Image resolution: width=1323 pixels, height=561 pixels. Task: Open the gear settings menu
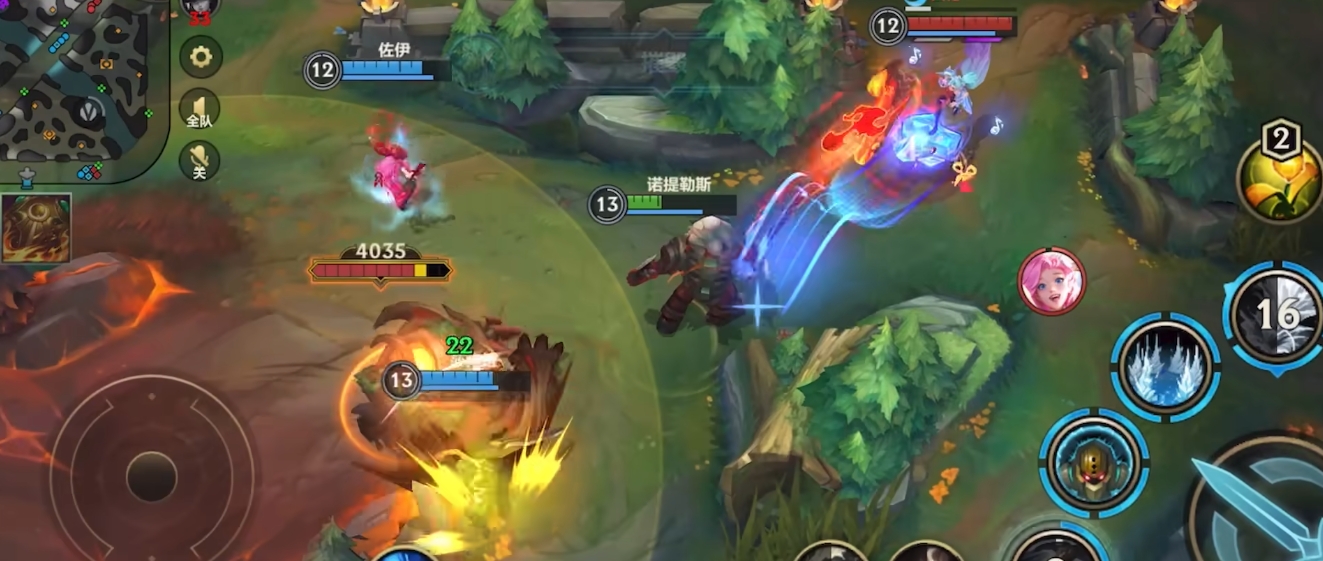click(200, 57)
